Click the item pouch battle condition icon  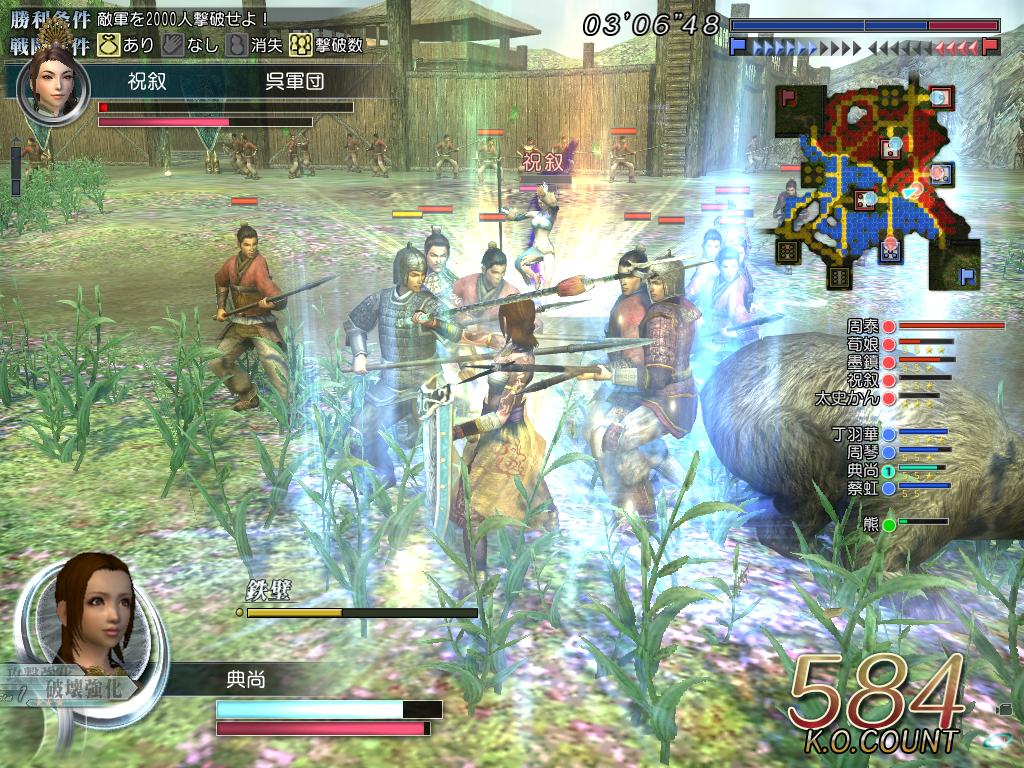click(107, 44)
